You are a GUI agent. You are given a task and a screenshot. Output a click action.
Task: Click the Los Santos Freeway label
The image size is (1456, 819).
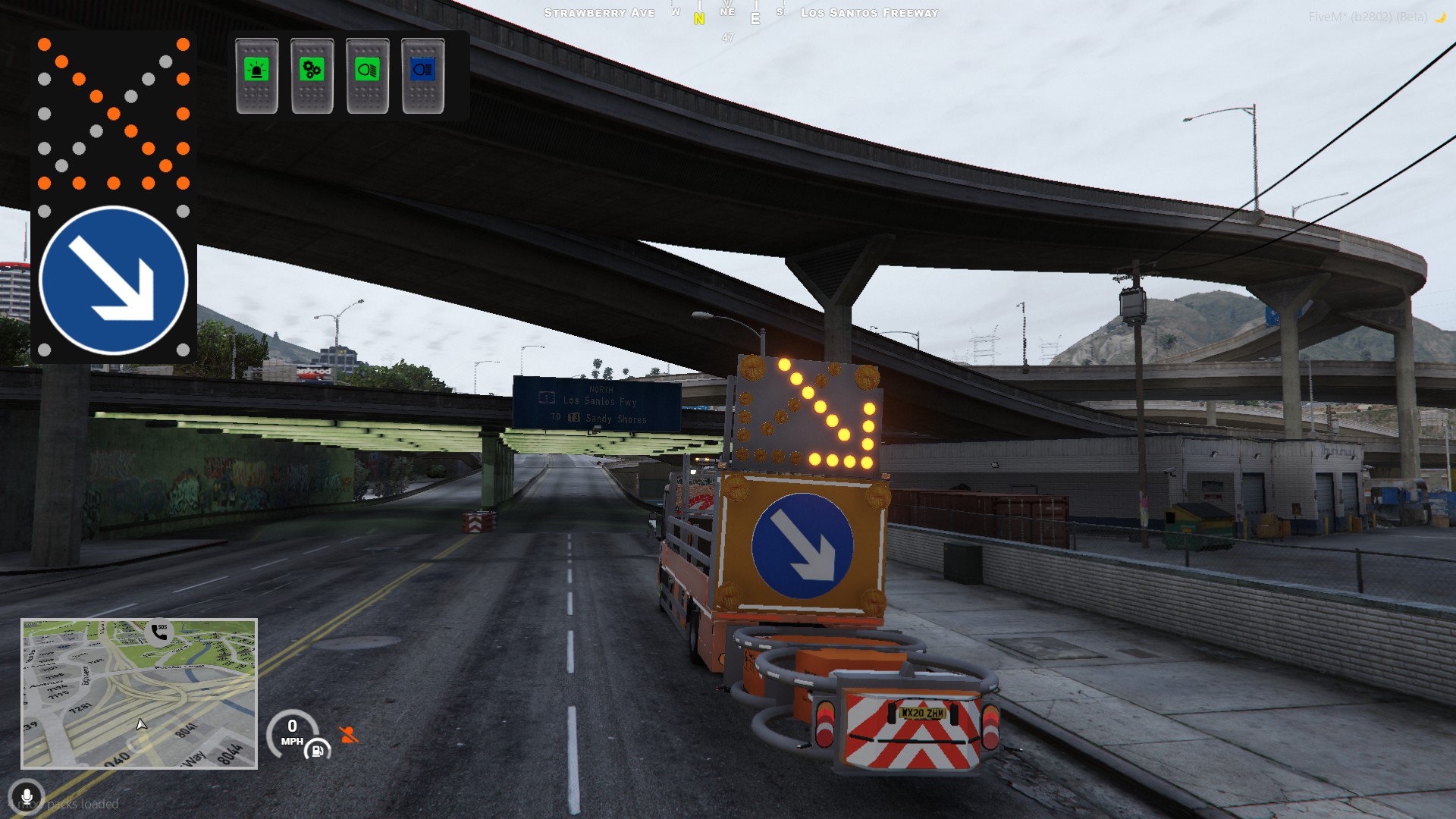(871, 12)
